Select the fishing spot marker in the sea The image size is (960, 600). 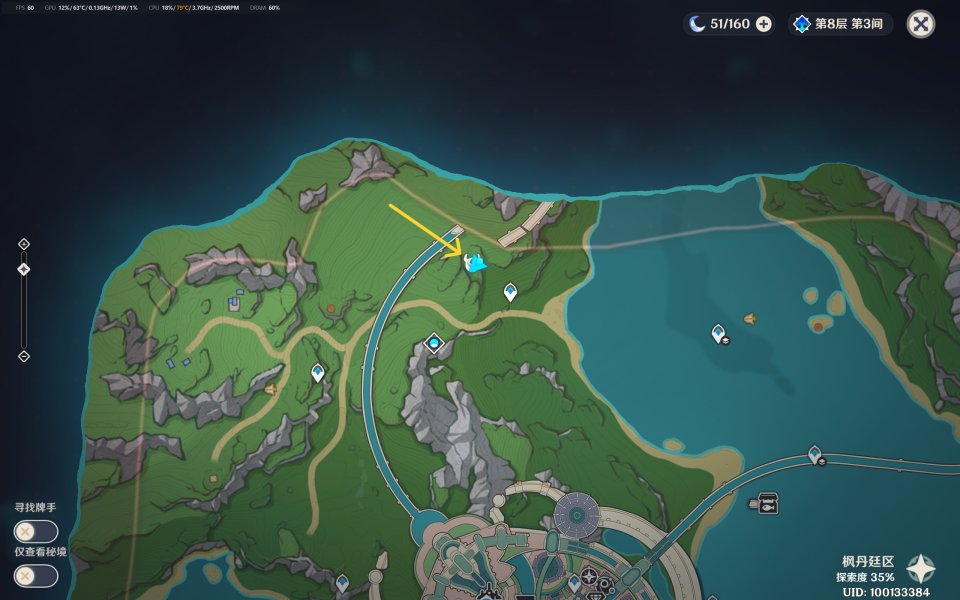click(768, 503)
